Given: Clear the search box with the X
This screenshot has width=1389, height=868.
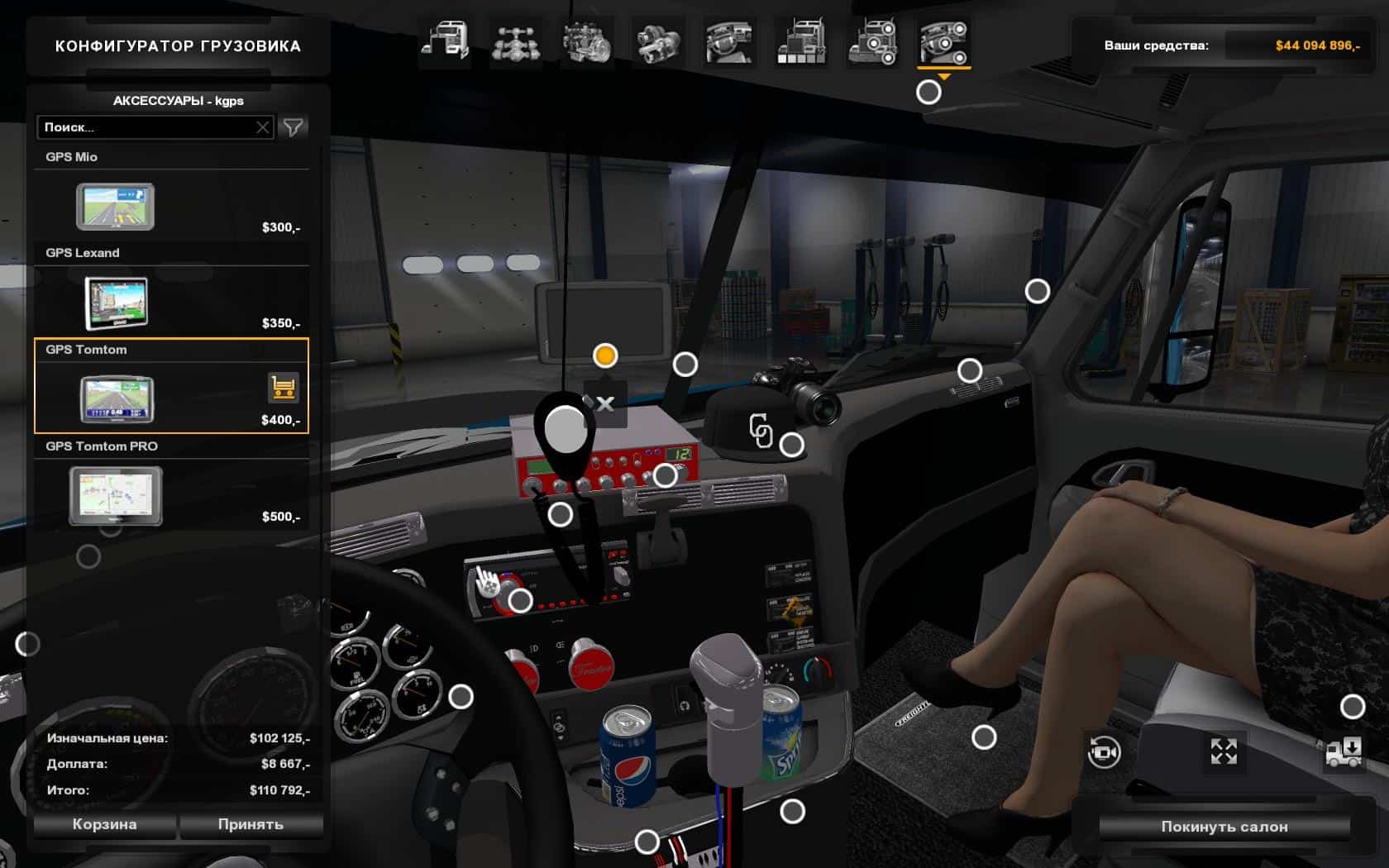Looking at the screenshot, I should pos(263,127).
